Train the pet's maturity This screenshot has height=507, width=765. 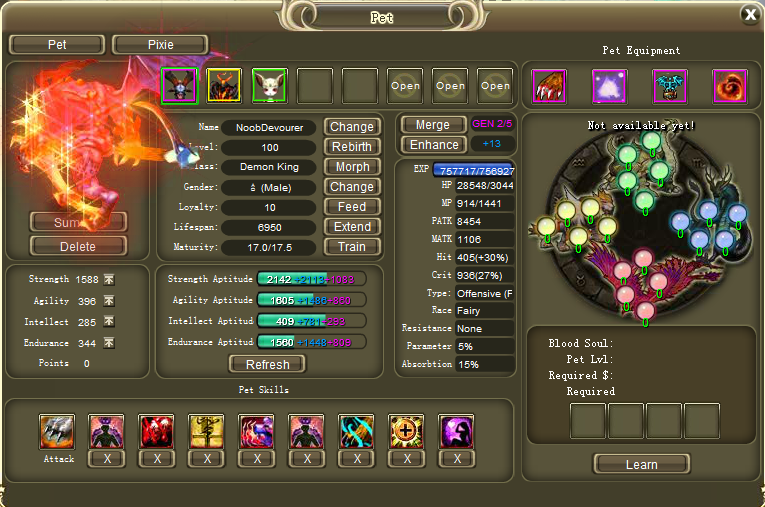click(352, 247)
